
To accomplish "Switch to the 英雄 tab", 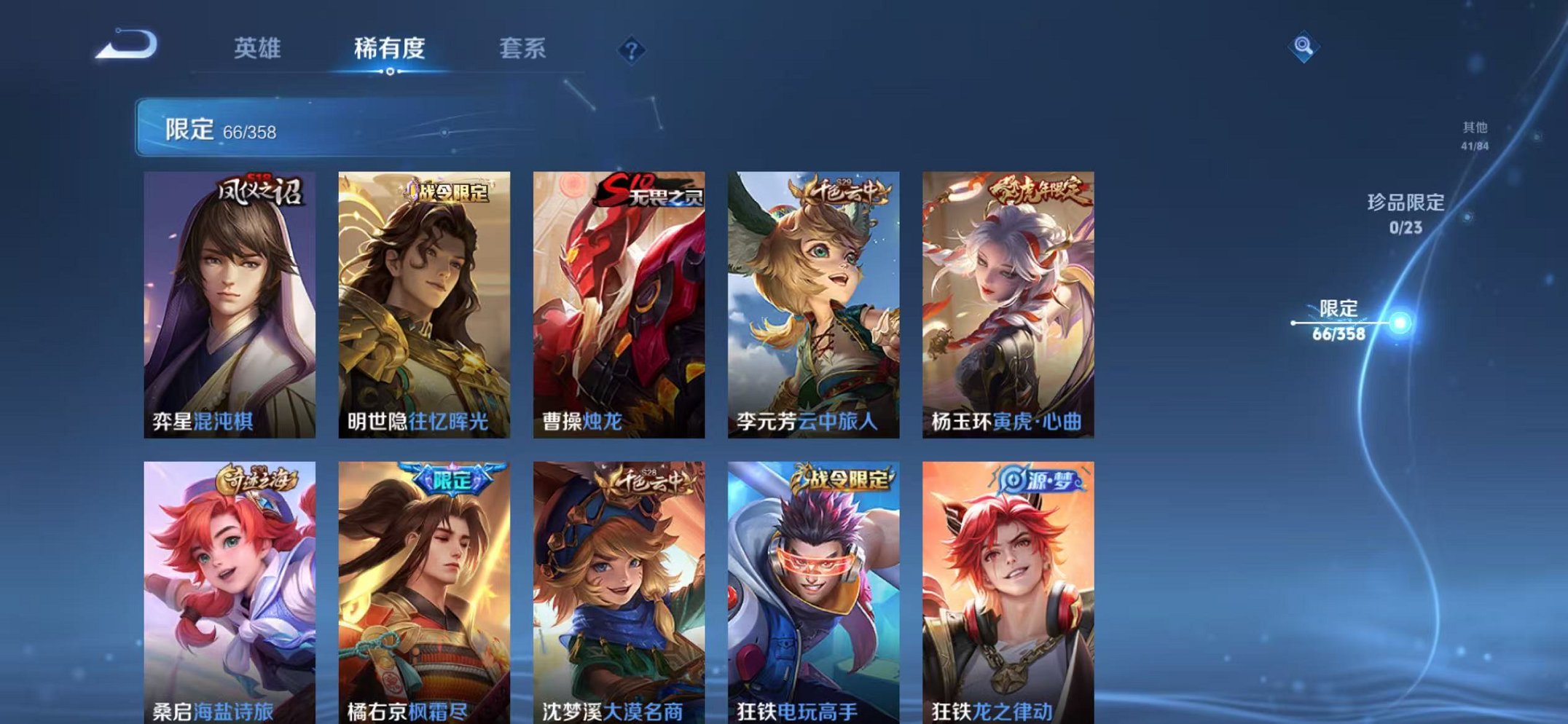I will coord(258,47).
